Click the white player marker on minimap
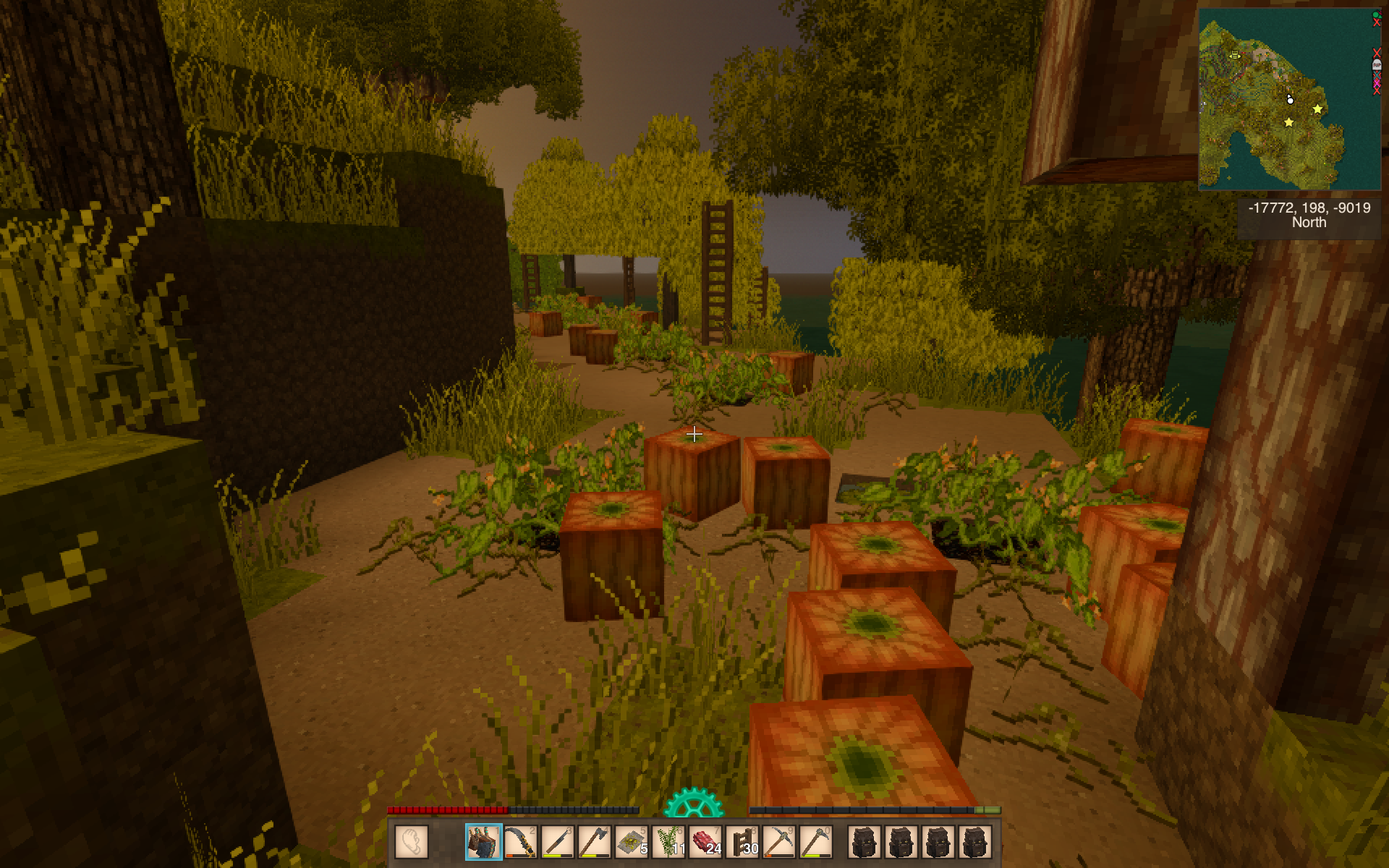The height and width of the screenshot is (868, 1389). [1290, 100]
